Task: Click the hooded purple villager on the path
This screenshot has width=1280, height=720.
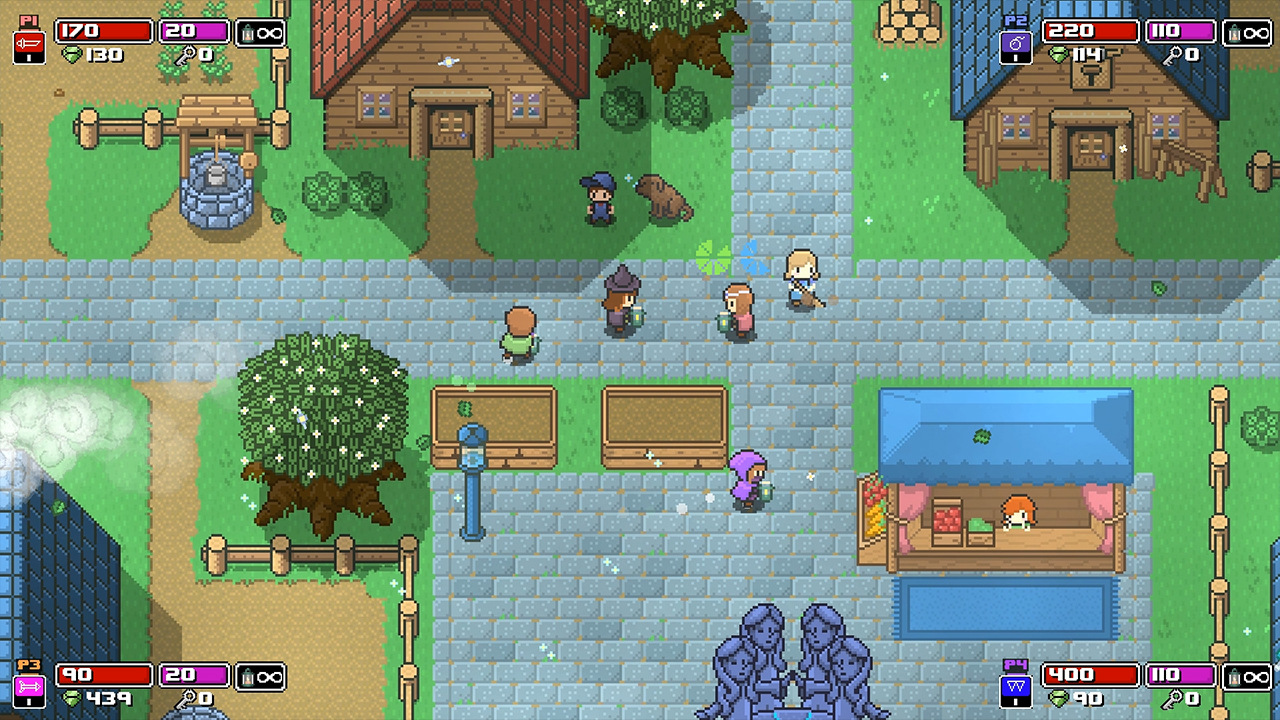Action: pyautogui.click(x=748, y=480)
